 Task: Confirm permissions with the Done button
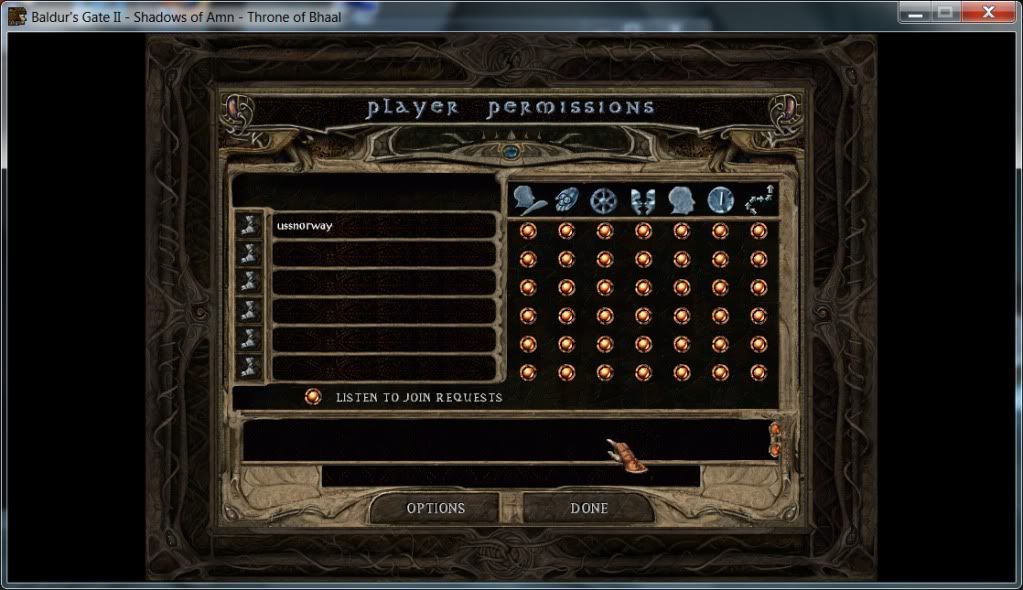(589, 508)
